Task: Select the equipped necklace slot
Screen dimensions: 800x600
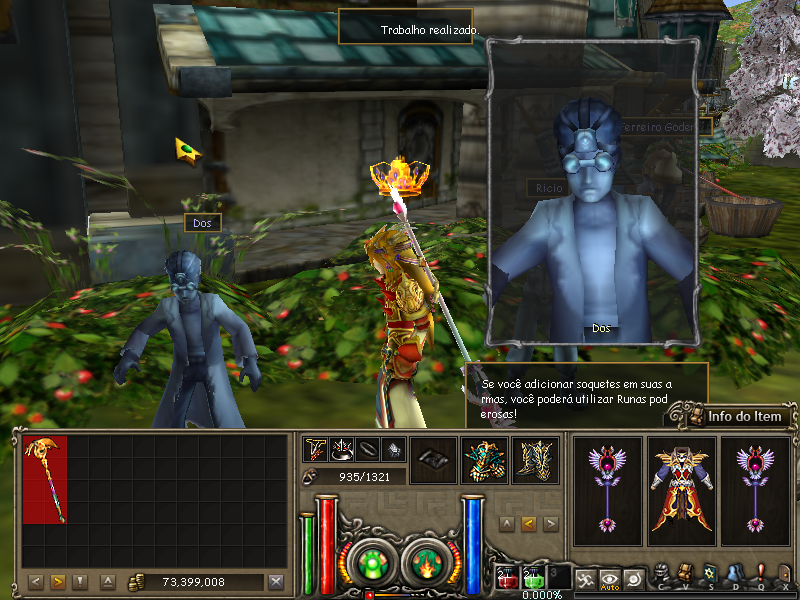Action: 317,450
